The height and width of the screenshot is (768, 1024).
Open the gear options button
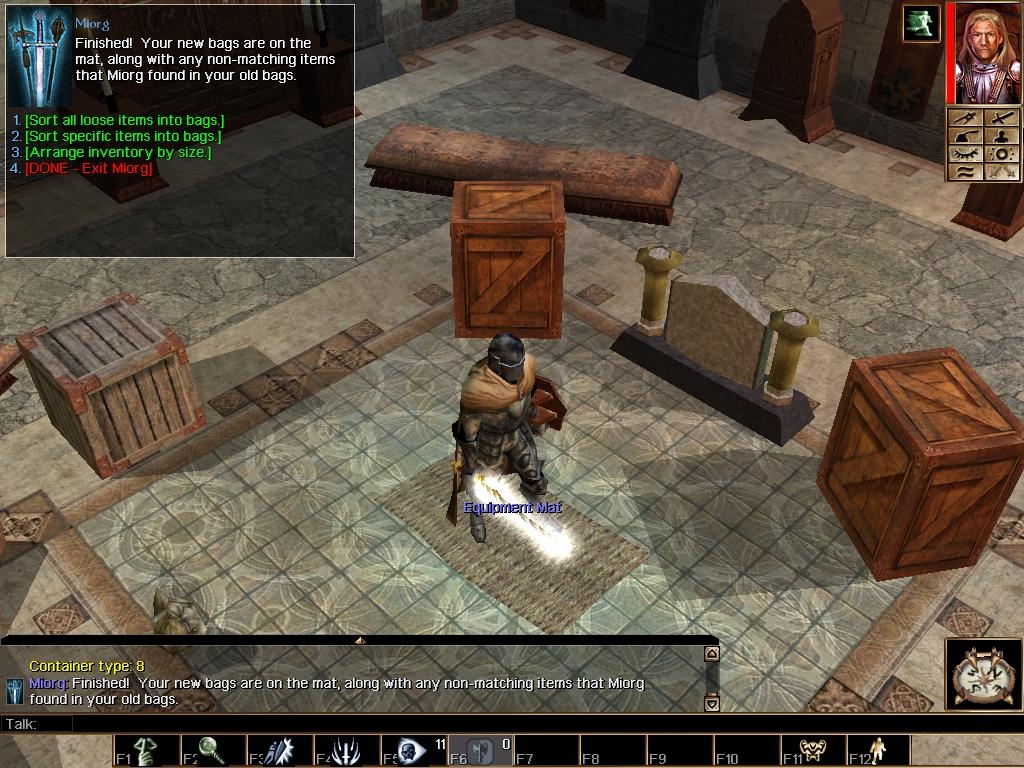point(1000,154)
